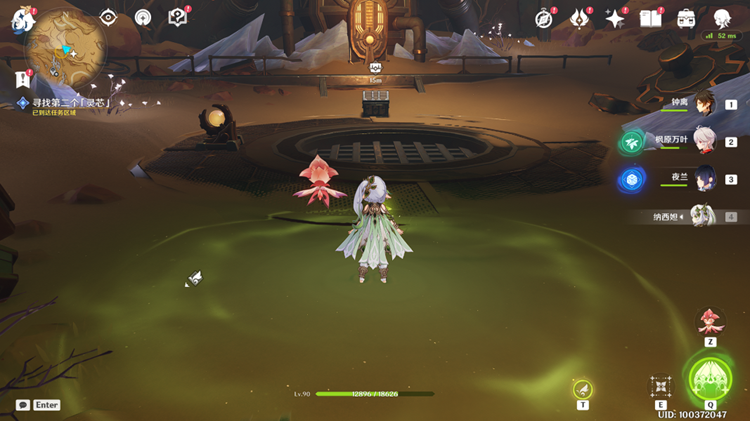Open the compass events icon
This screenshot has width=750, height=421.
544,18
